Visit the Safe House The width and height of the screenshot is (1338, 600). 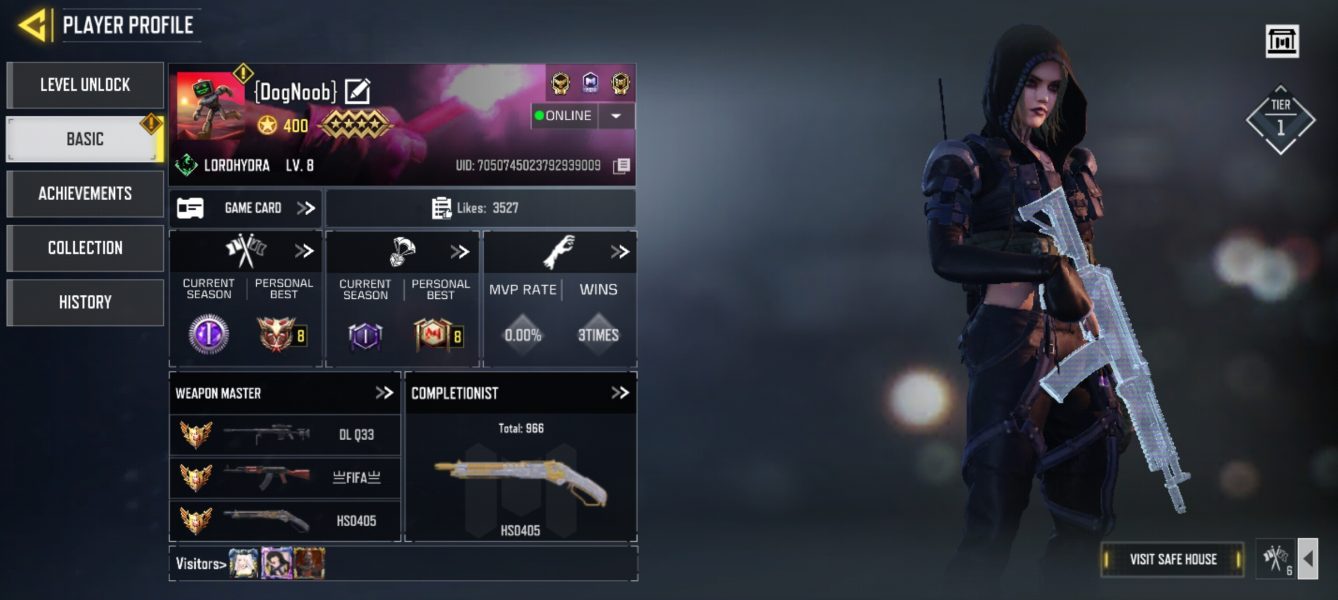[1172, 559]
